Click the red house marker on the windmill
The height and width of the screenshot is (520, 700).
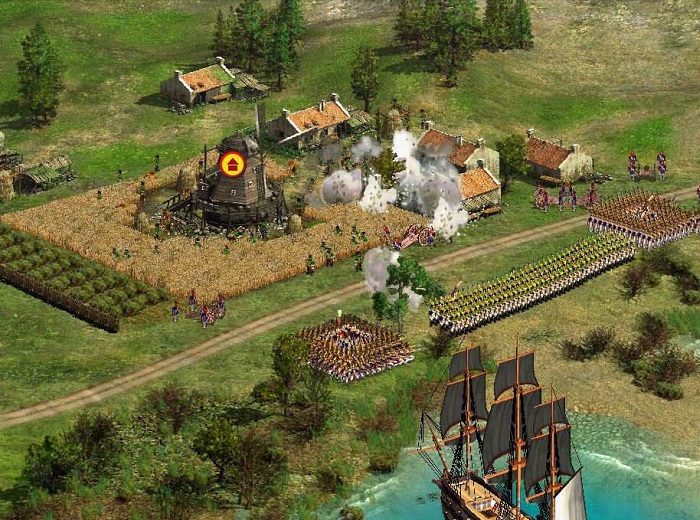coord(232,163)
